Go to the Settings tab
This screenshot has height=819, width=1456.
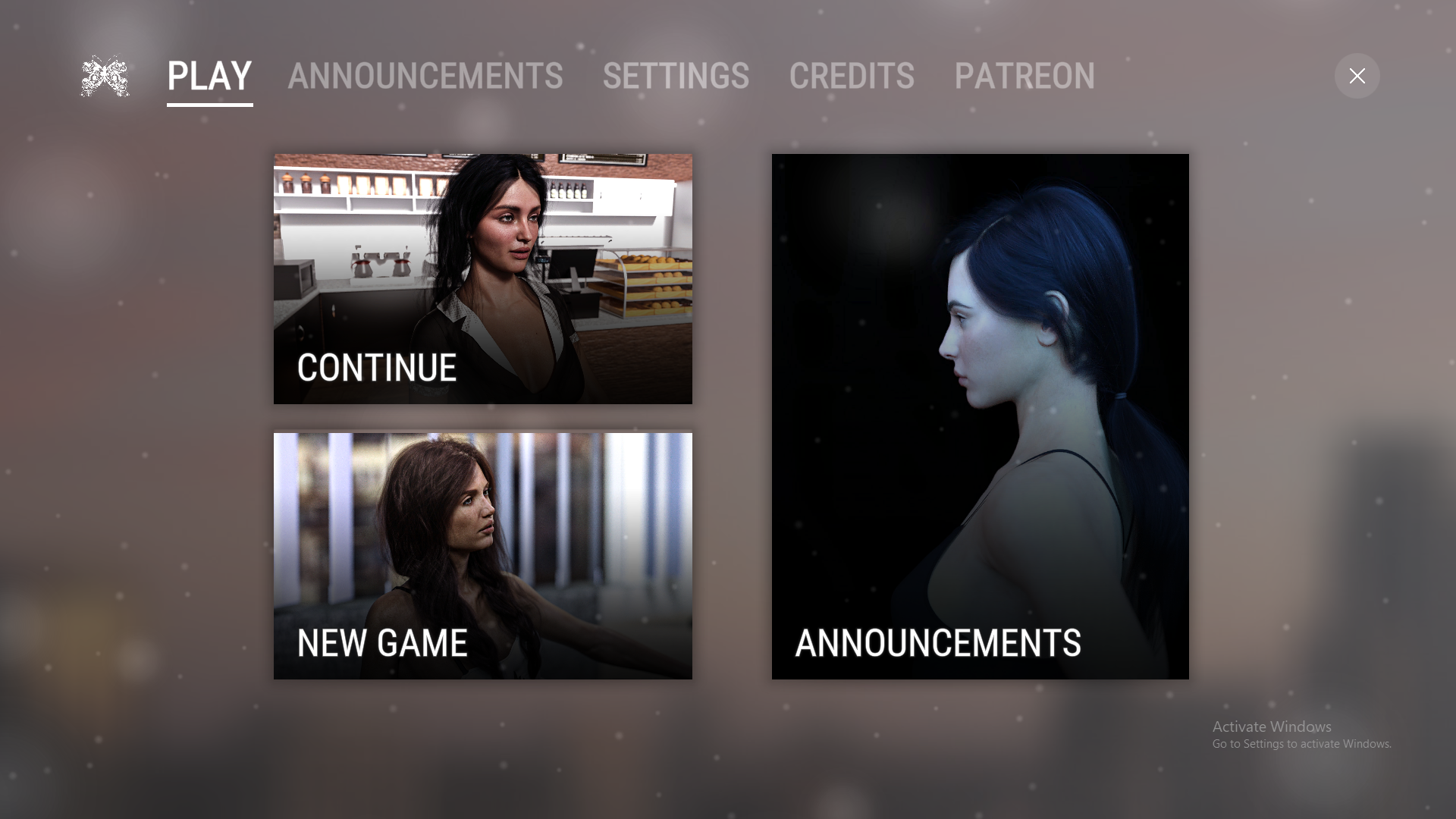pyautogui.click(x=676, y=77)
